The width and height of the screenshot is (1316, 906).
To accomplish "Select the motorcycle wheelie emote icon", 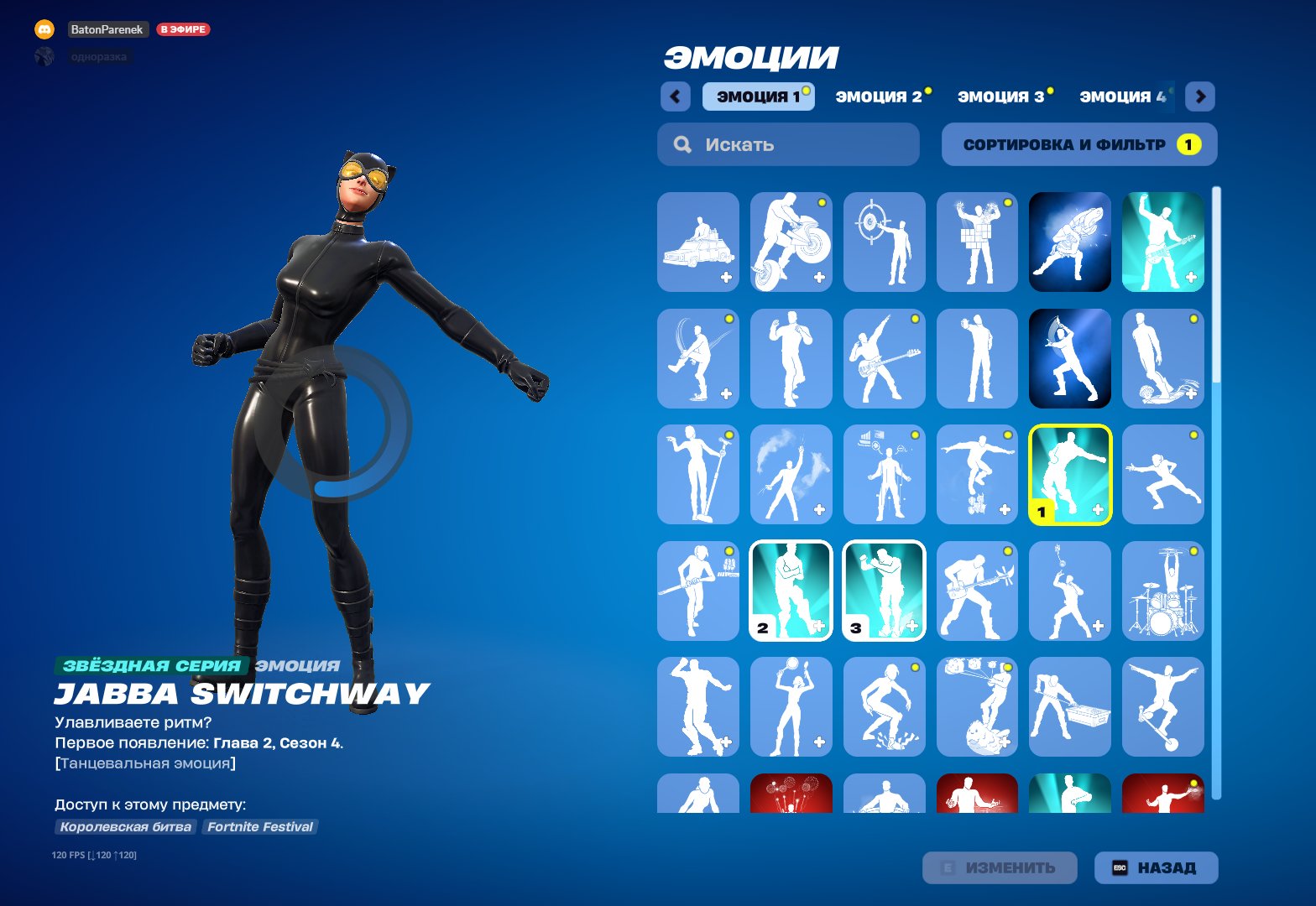I will coord(790,242).
